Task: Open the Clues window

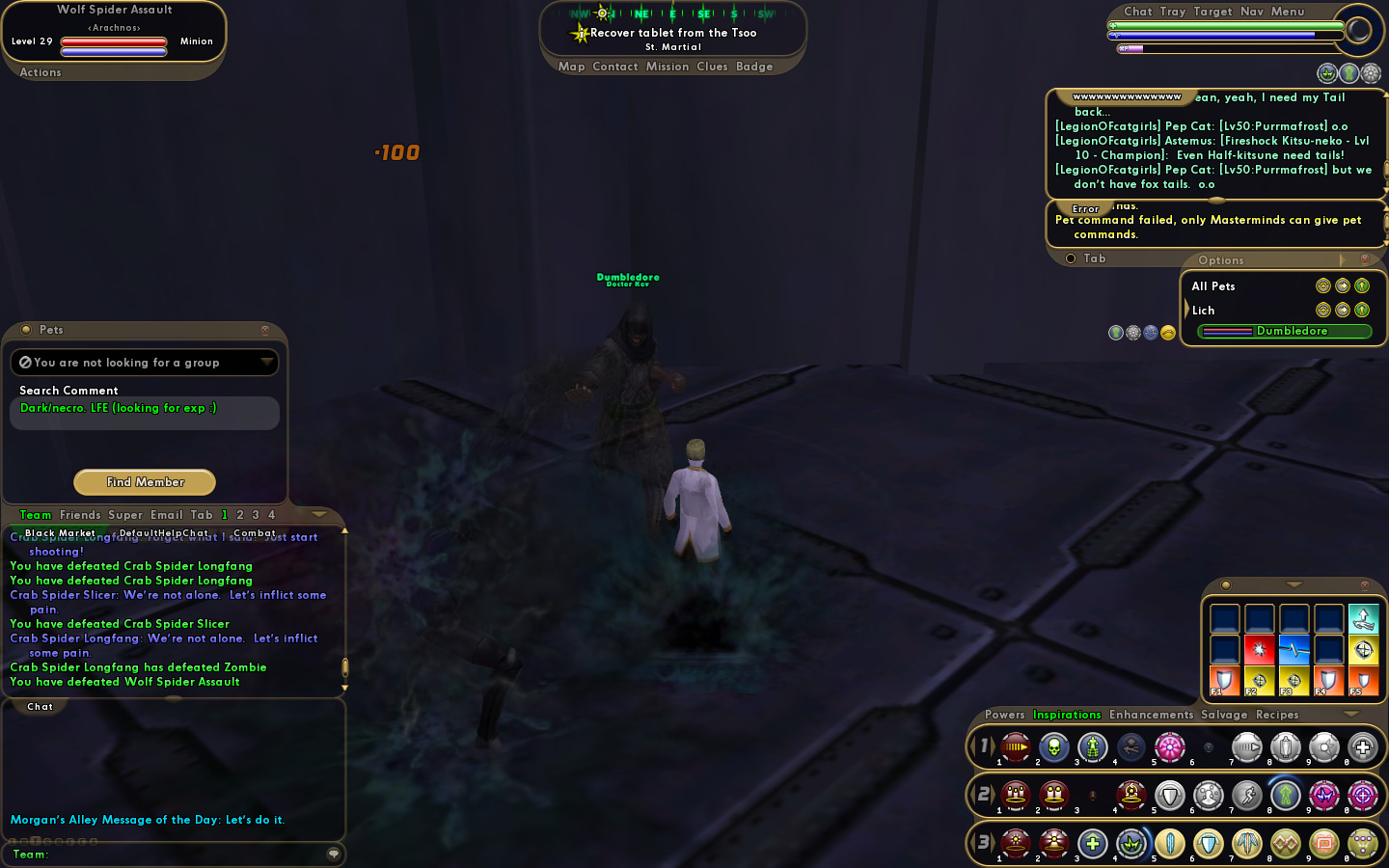Action: tap(712, 67)
